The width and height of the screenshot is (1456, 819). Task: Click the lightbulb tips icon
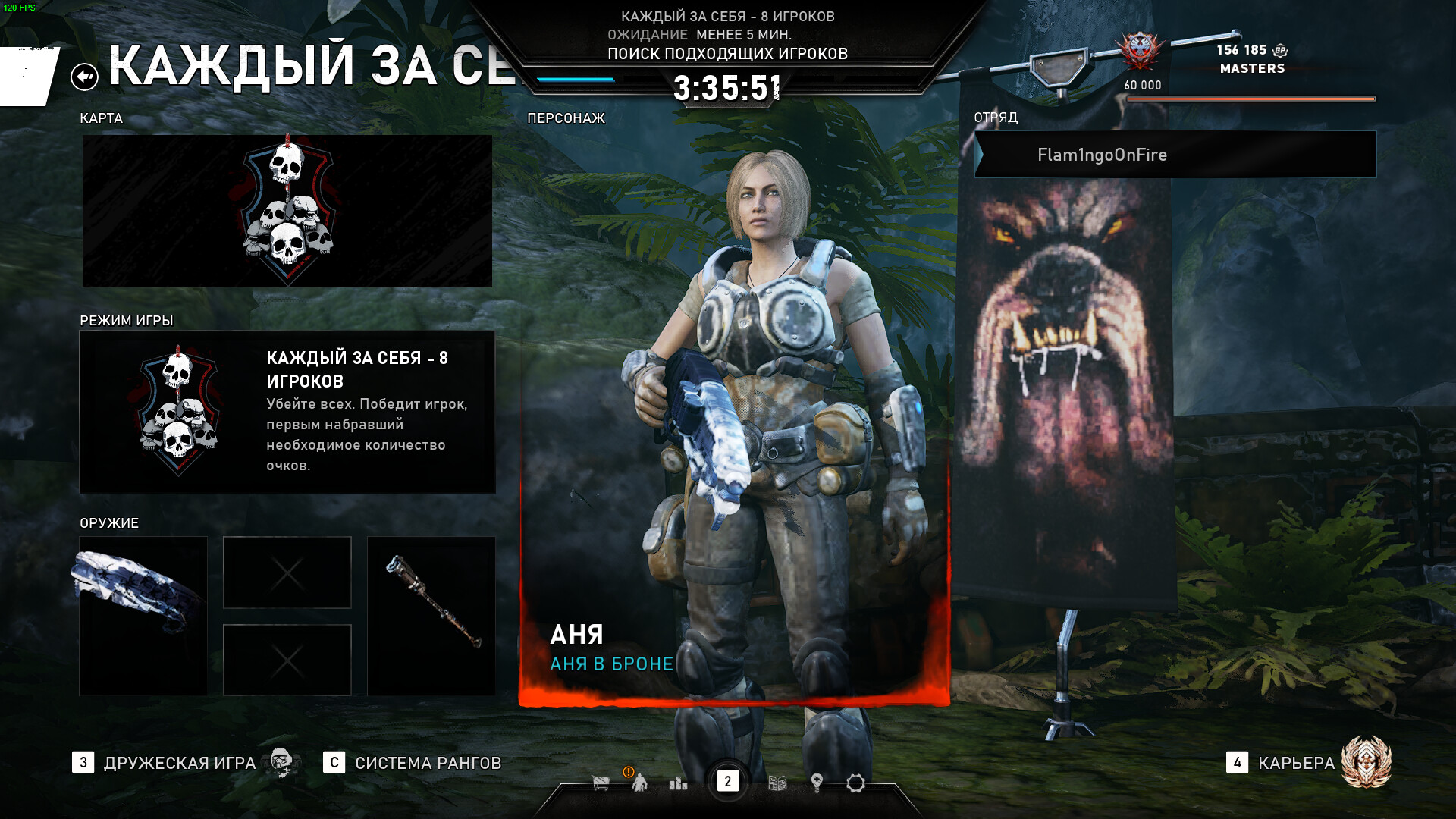(x=817, y=783)
